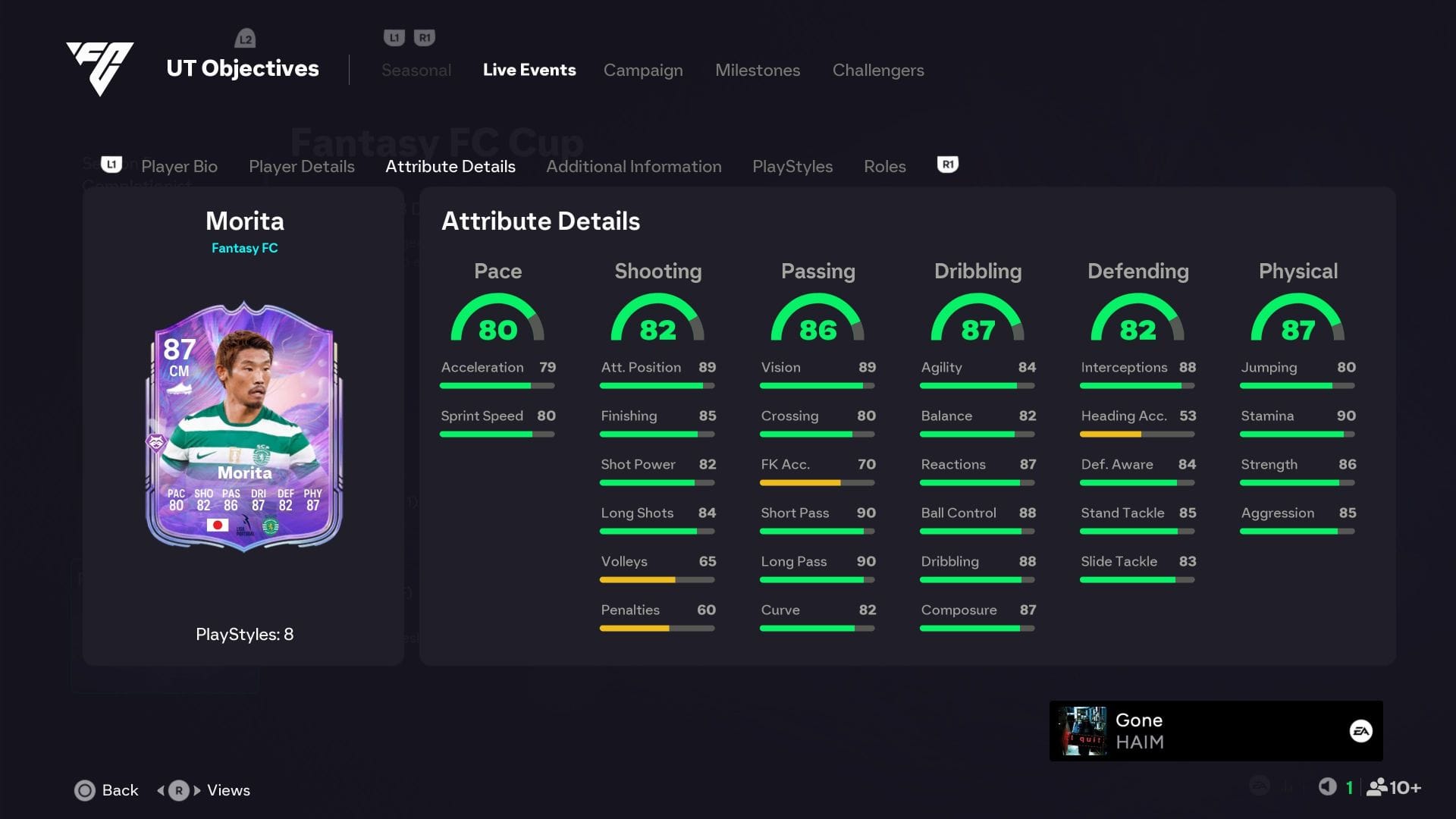The image size is (1456, 819).
Task: Click the HAIM song thumbnail
Action: click(1084, 730)
